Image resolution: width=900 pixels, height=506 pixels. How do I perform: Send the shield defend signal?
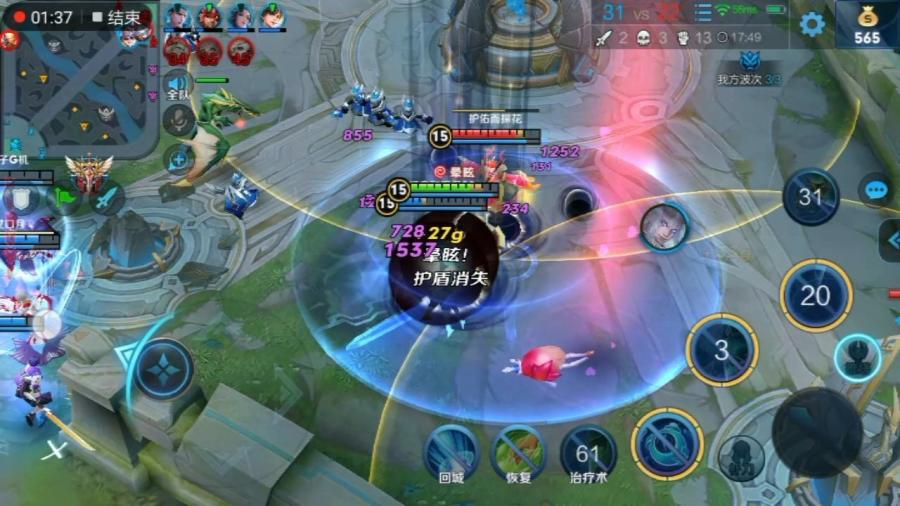(x=22, y=197)
